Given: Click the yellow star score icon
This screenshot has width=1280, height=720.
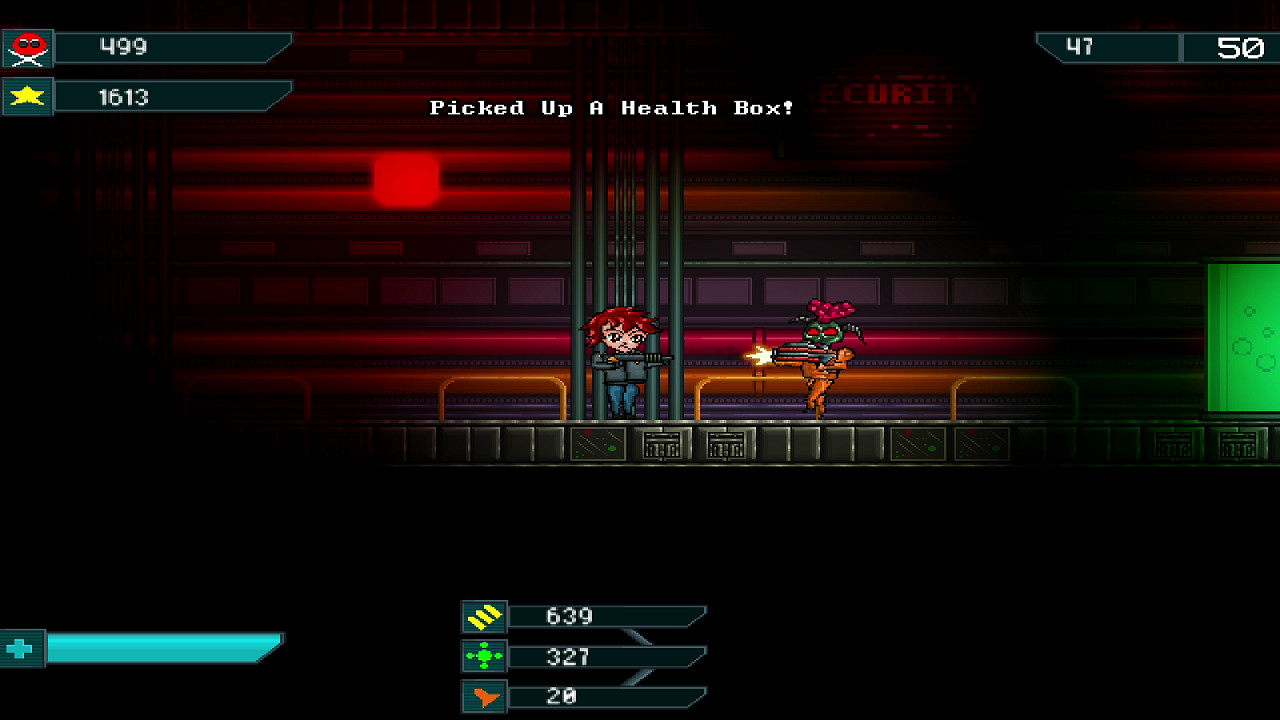Looking at the screenshot, I should (x=27, y=97).
